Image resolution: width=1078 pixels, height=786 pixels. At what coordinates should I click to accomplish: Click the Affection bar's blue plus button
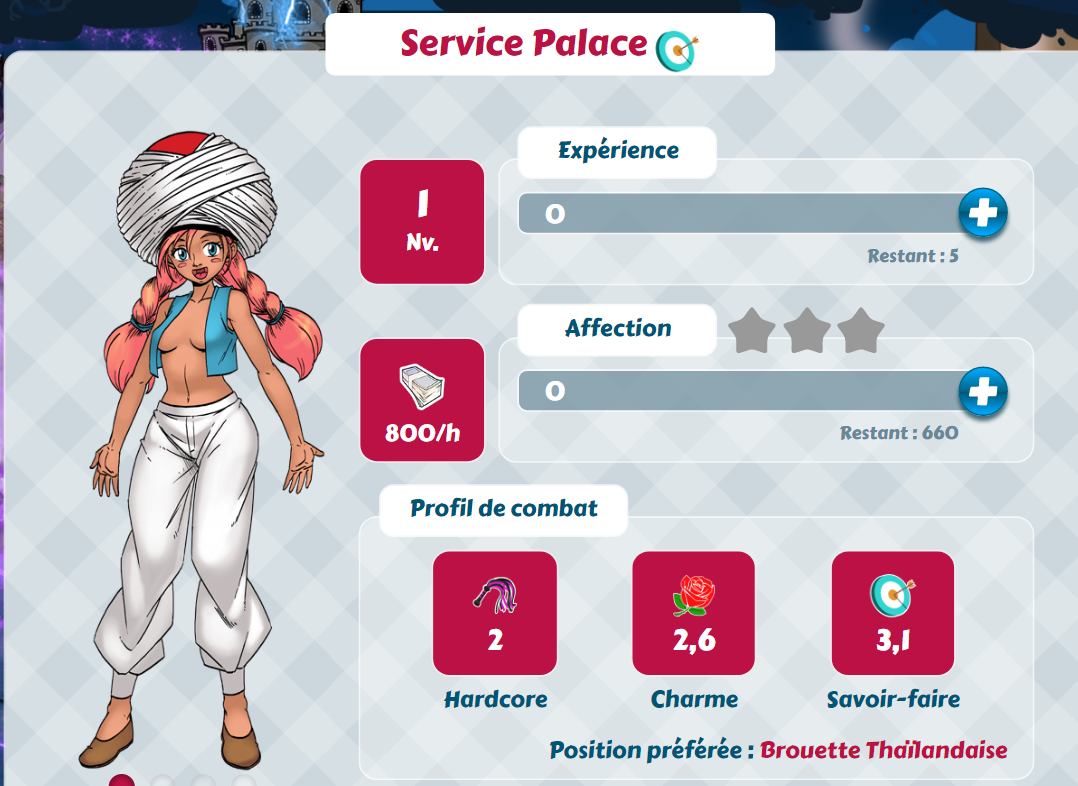[x=982, y=391]
